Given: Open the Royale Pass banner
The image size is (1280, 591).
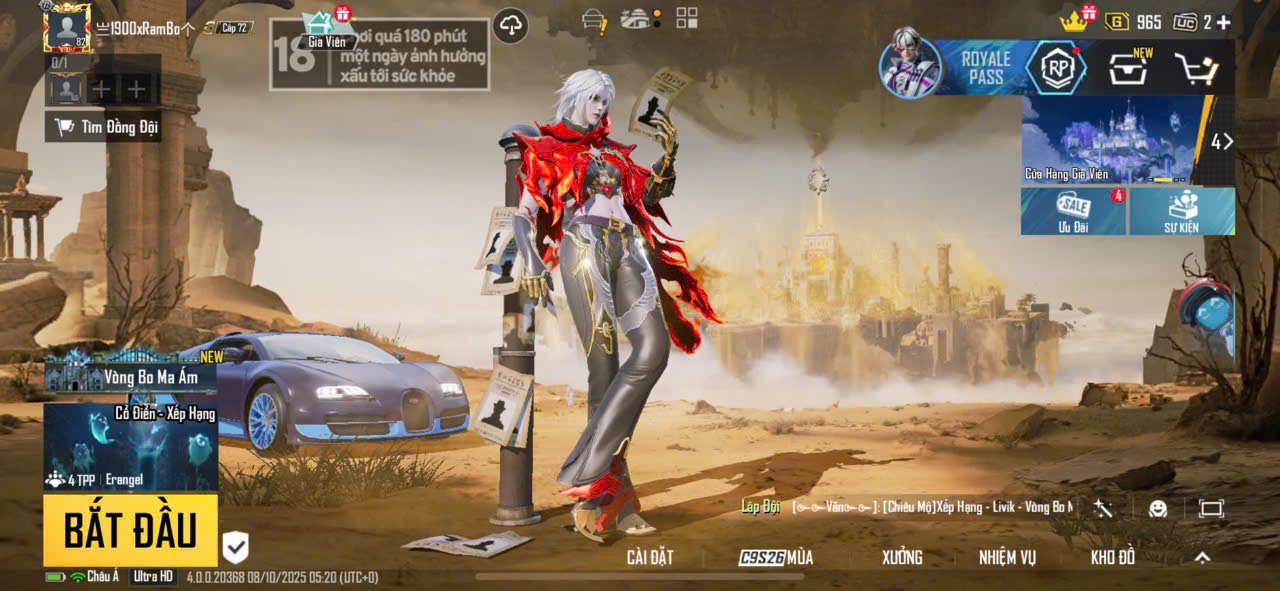Looking at the screenshot, I should point(986,68).
